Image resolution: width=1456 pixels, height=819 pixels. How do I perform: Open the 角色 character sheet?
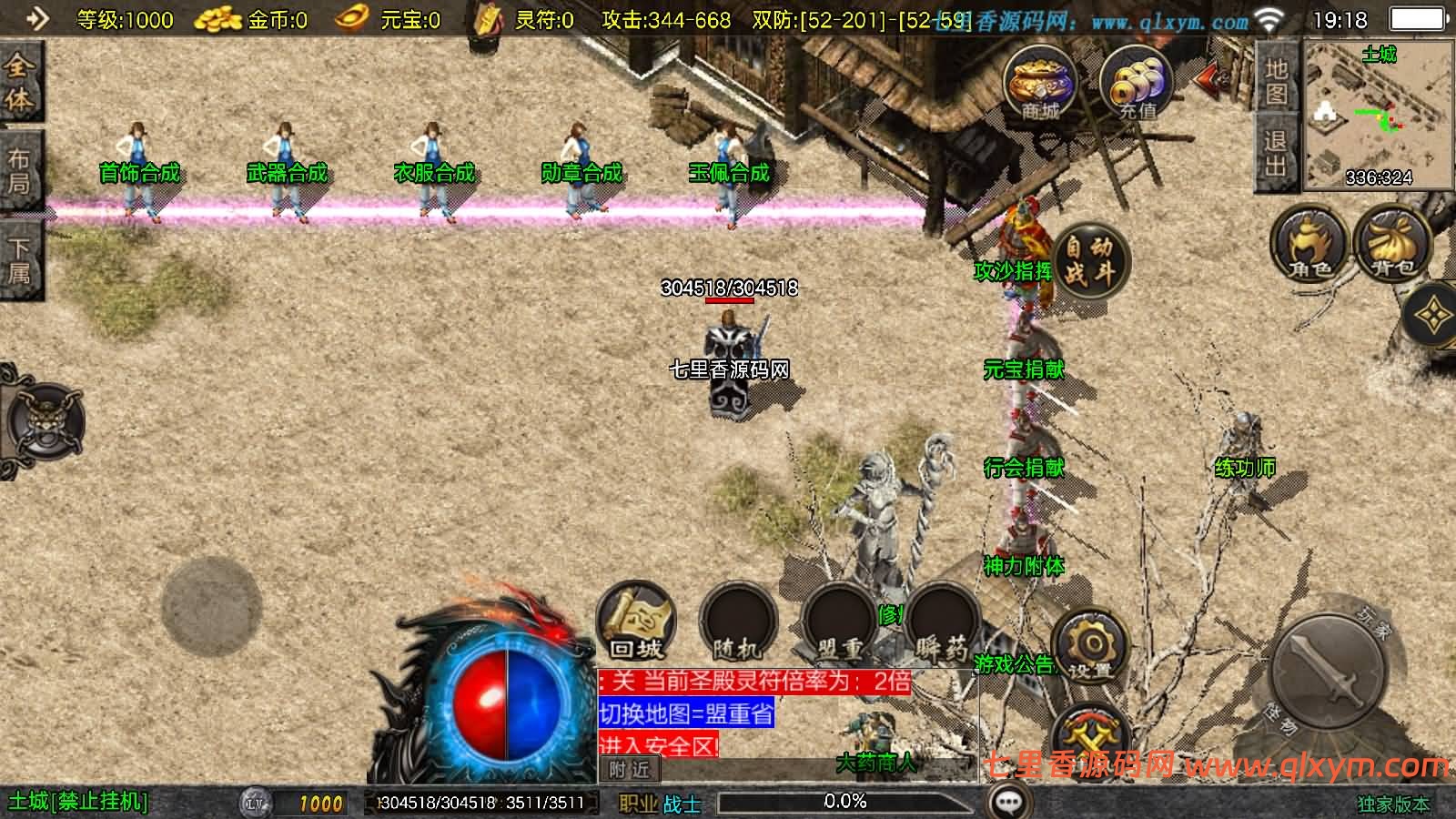click(x=1309, y=243)
